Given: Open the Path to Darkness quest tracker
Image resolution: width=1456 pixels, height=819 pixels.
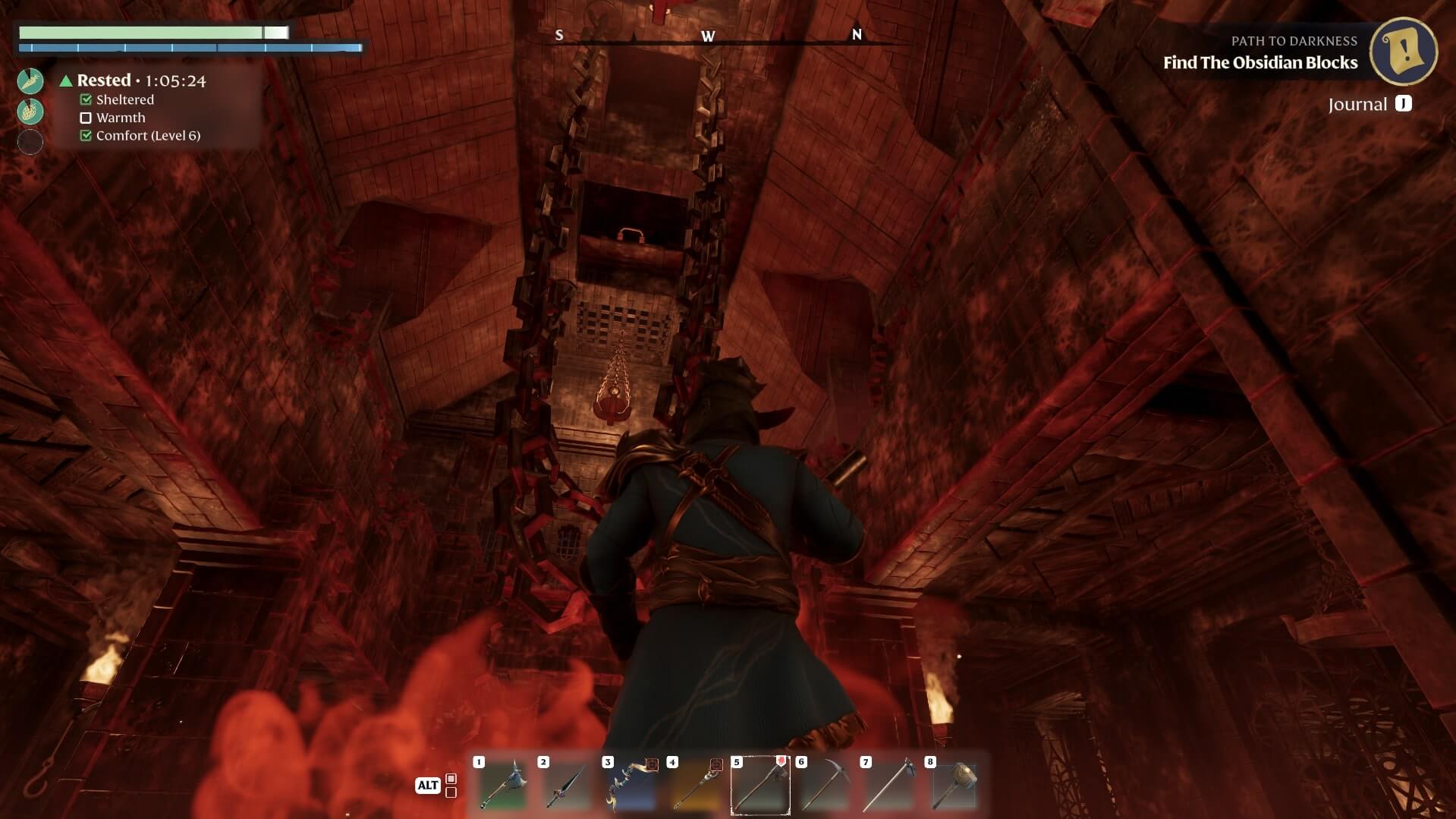Looking at the screenshot, I should (x=1403, y=52).
